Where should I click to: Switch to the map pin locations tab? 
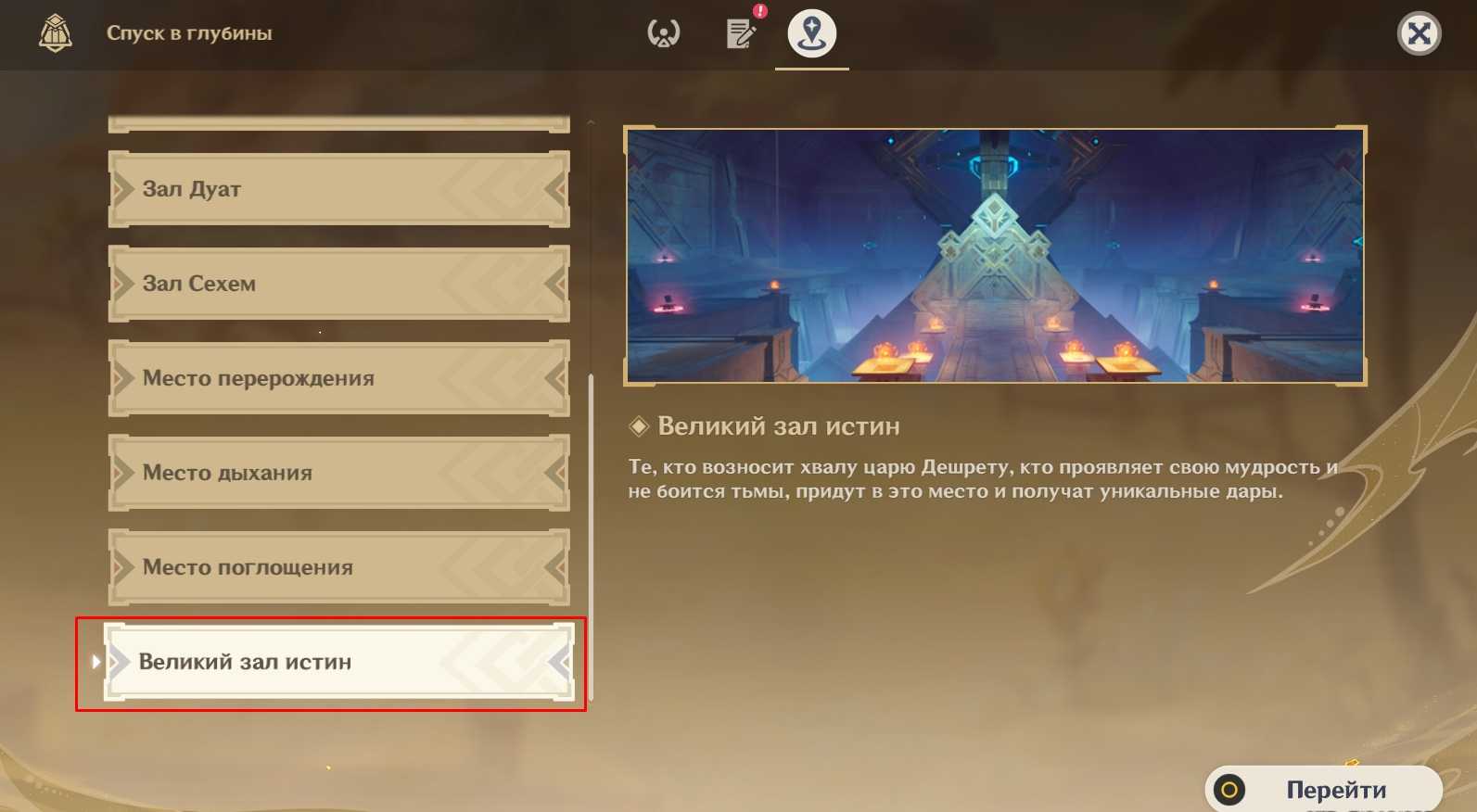[x=811, y=33]
